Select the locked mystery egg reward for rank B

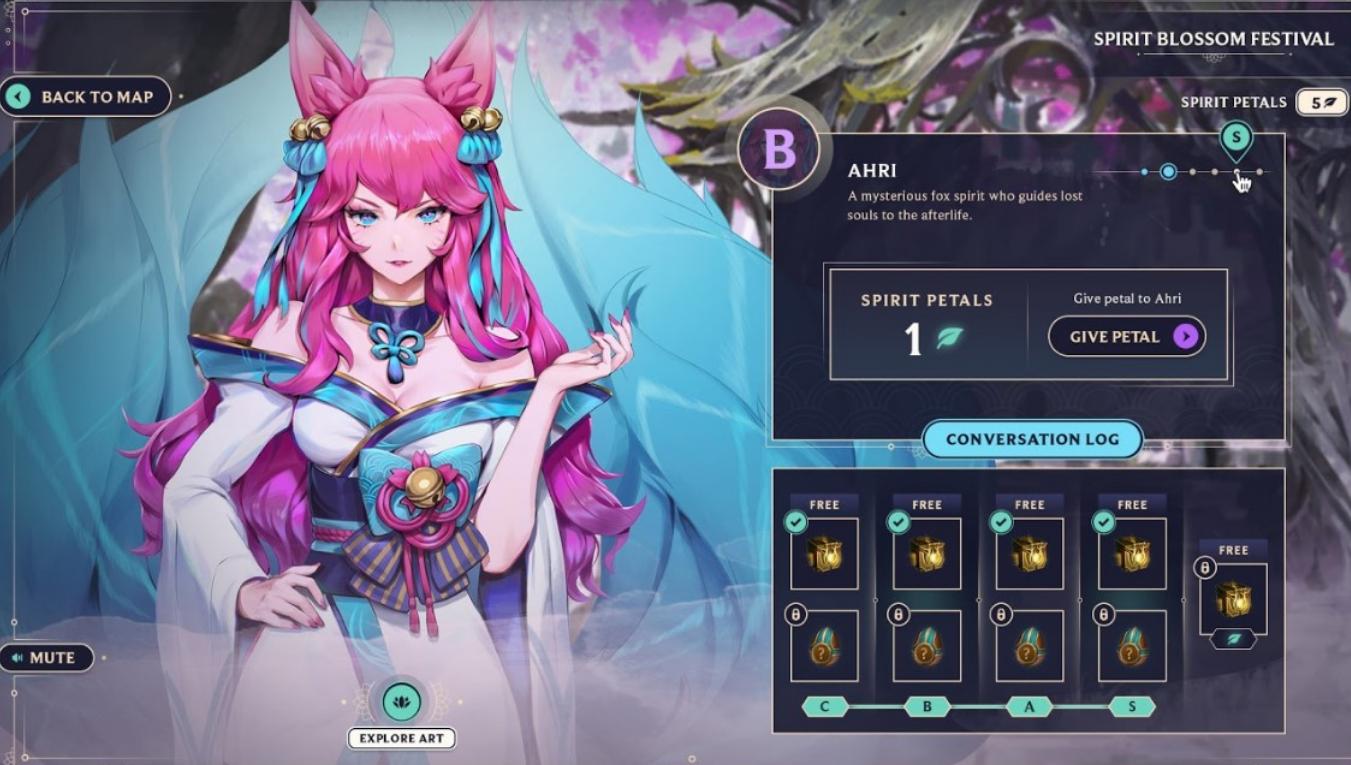pos(927,647)
